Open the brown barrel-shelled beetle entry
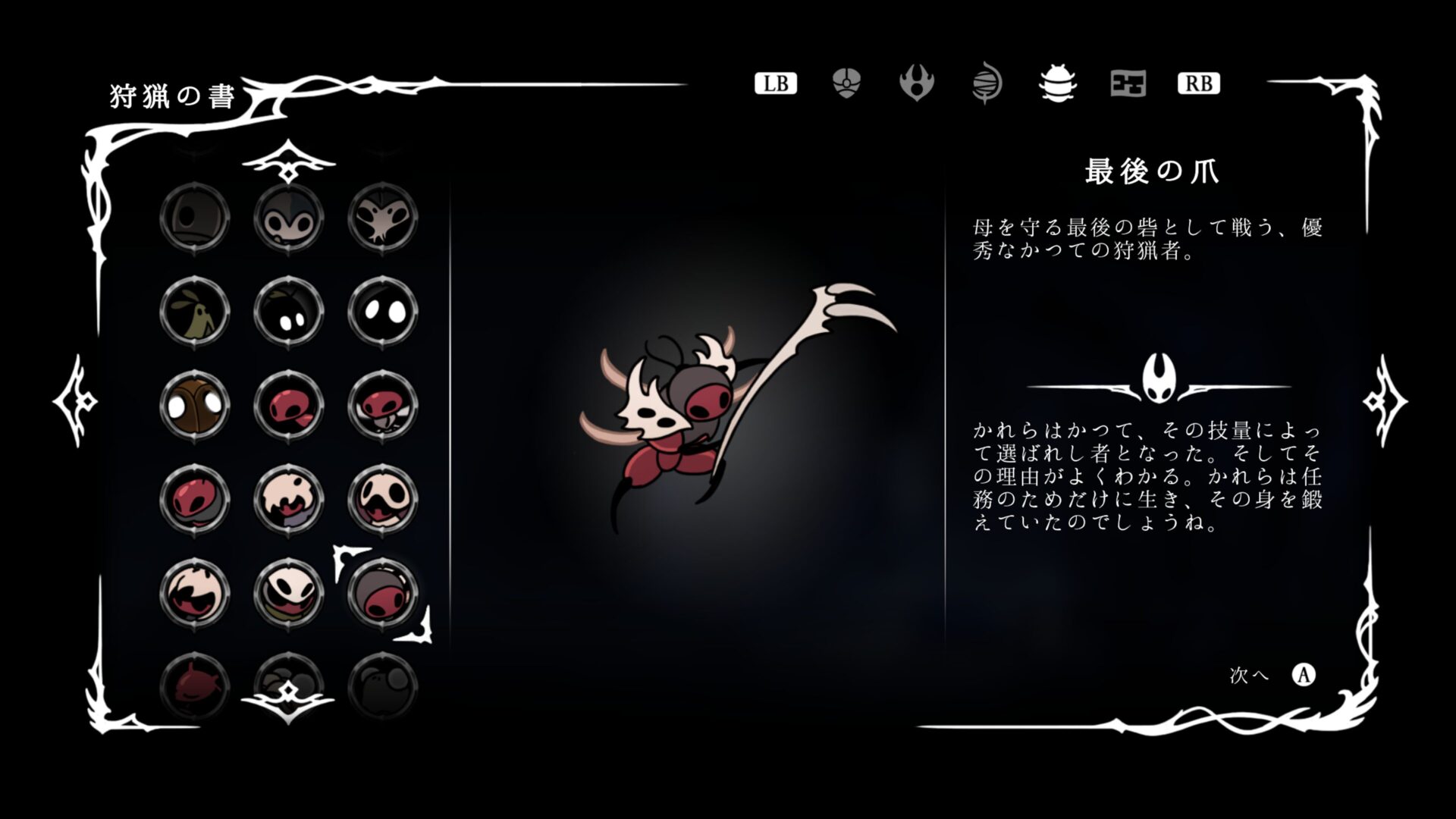 click(x=196, y=406)
